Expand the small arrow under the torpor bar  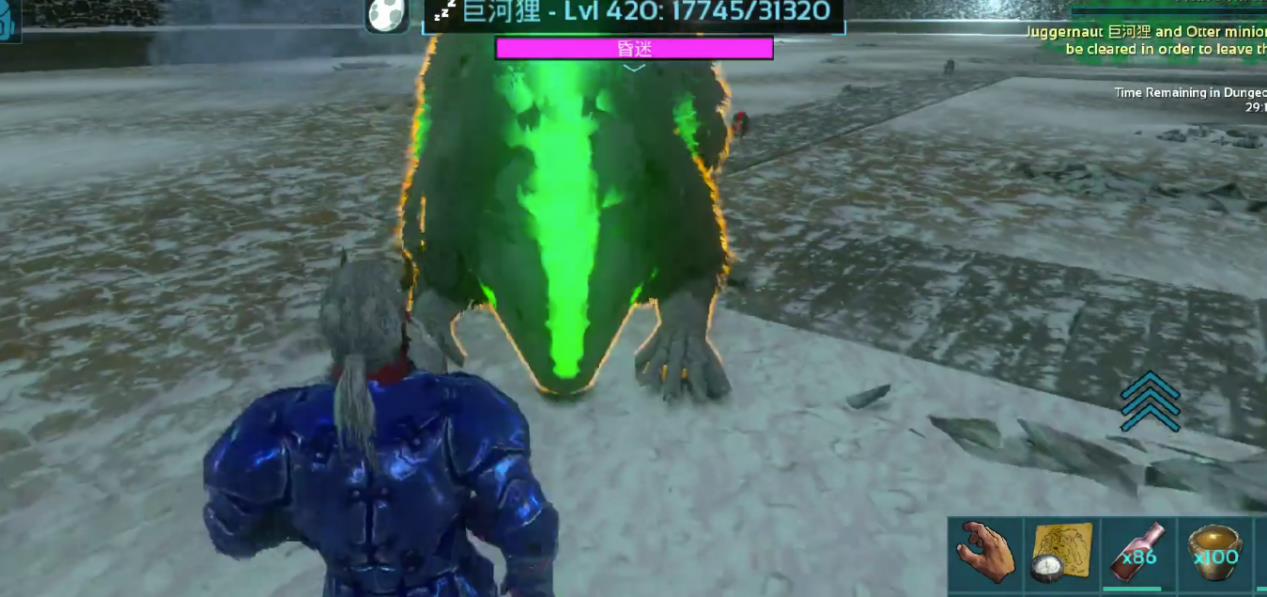click(634, 68)
